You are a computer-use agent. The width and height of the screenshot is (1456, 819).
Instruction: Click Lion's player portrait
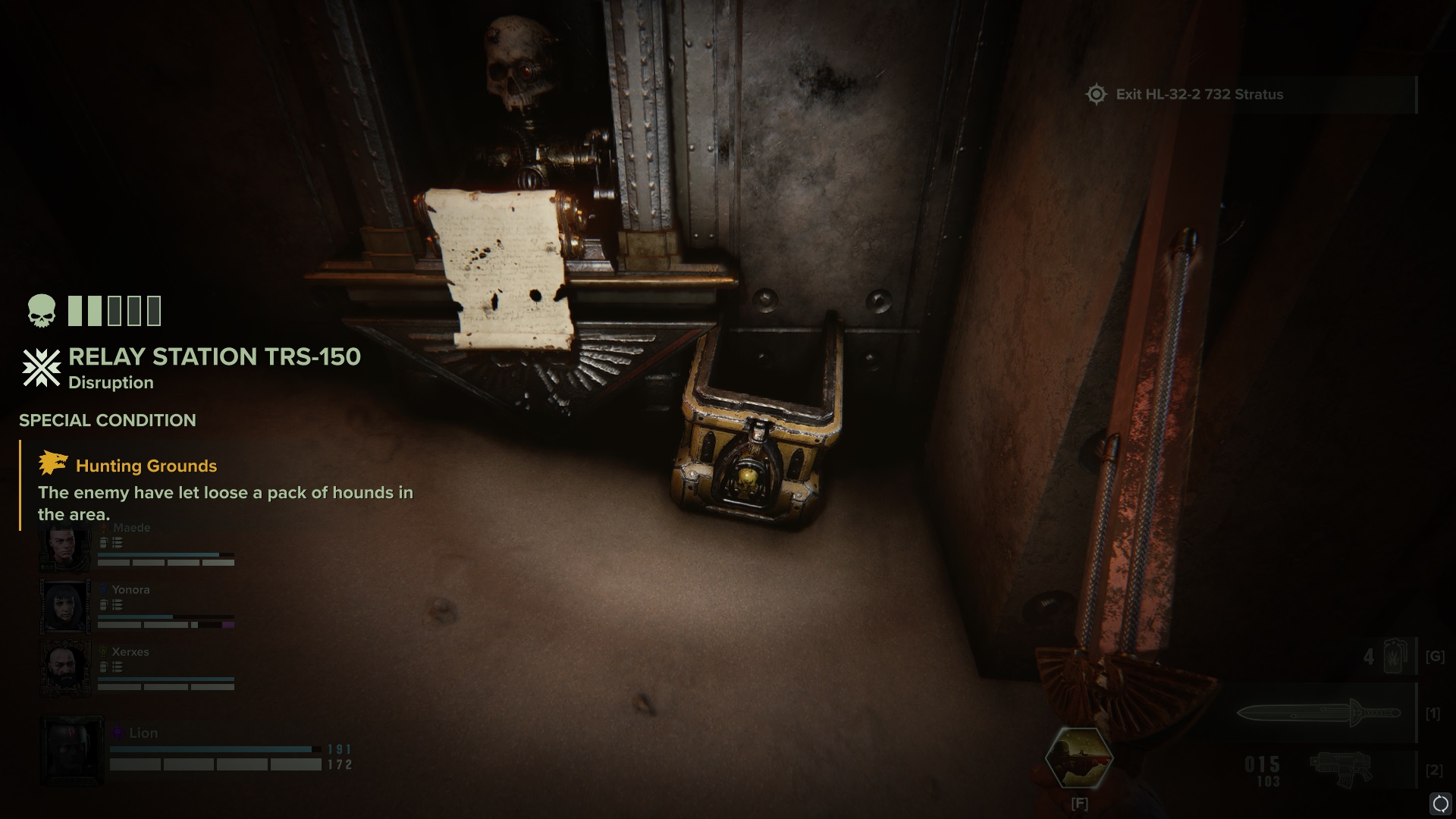pos(71,751)
